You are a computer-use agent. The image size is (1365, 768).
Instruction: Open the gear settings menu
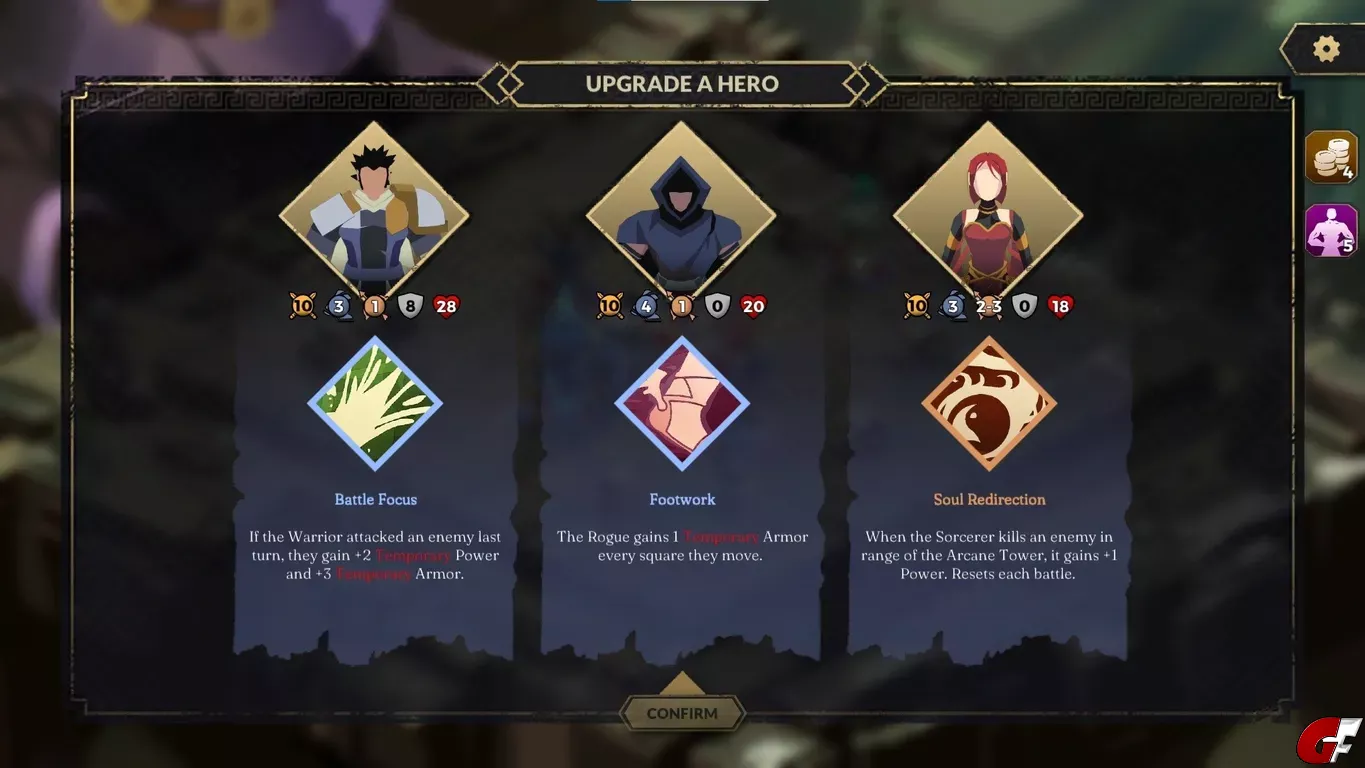[x=1326, y=49]
